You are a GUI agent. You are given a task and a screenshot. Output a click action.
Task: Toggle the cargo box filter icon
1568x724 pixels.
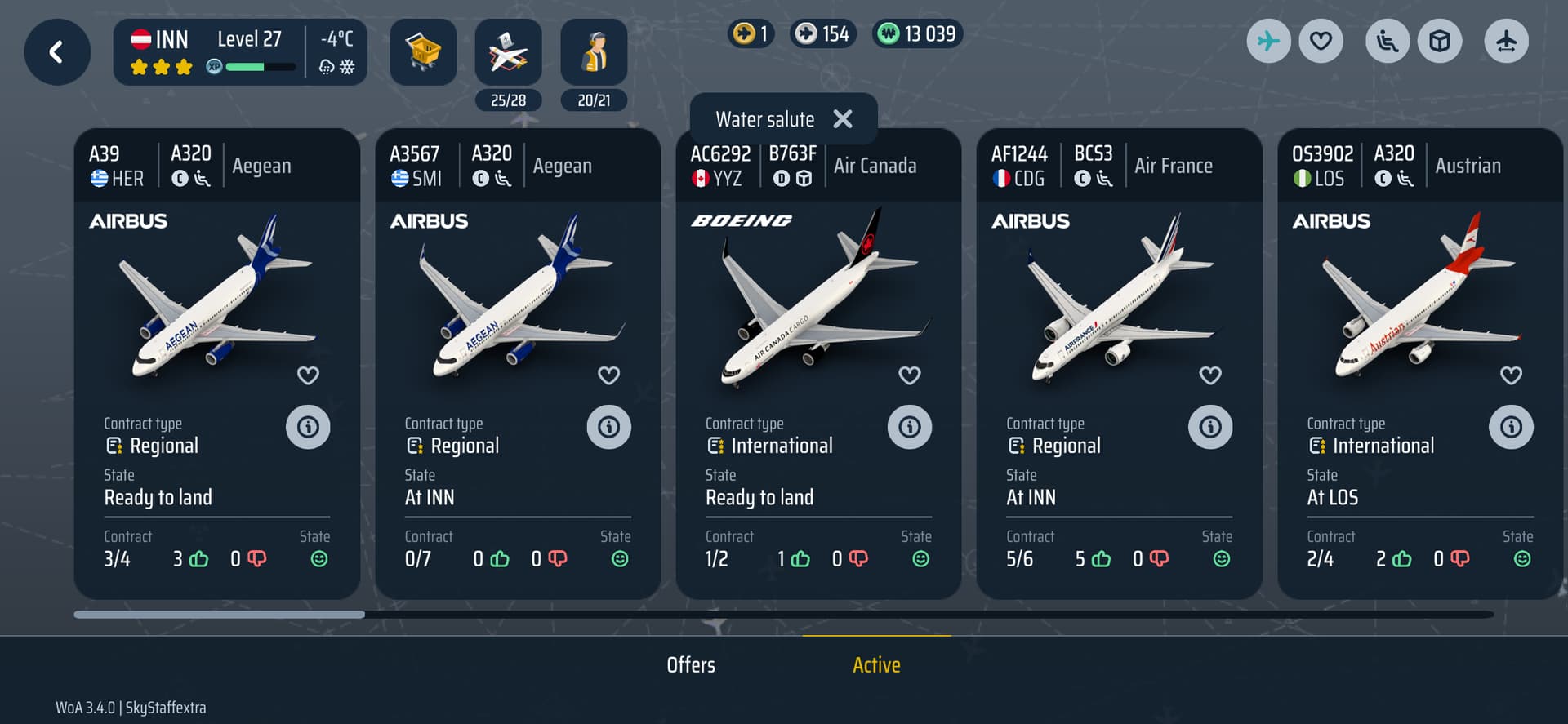(1440, 41)
